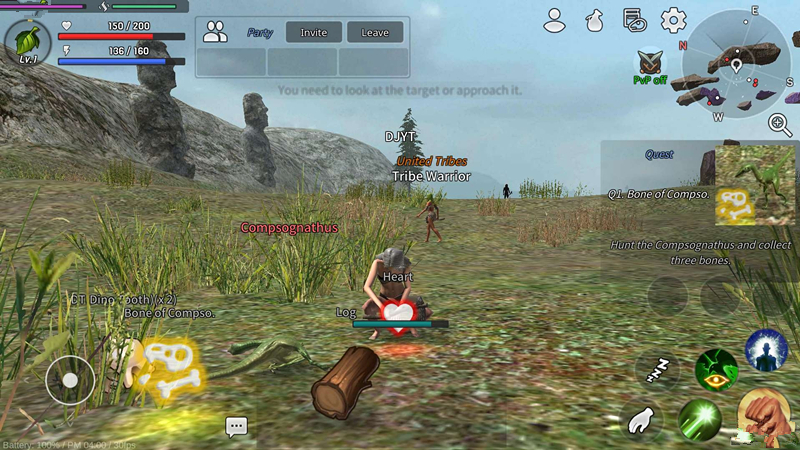
Task: Open the Bone of Compso quest tracker
Action: pos(700,184)
